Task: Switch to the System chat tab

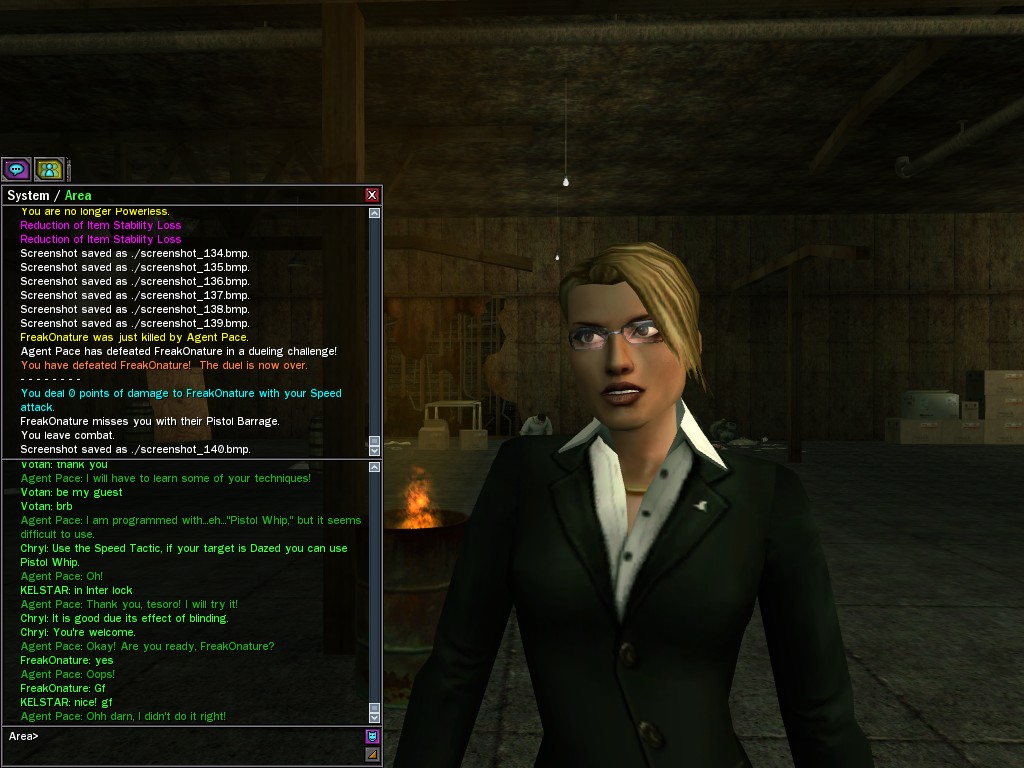Action: [28, 196]
